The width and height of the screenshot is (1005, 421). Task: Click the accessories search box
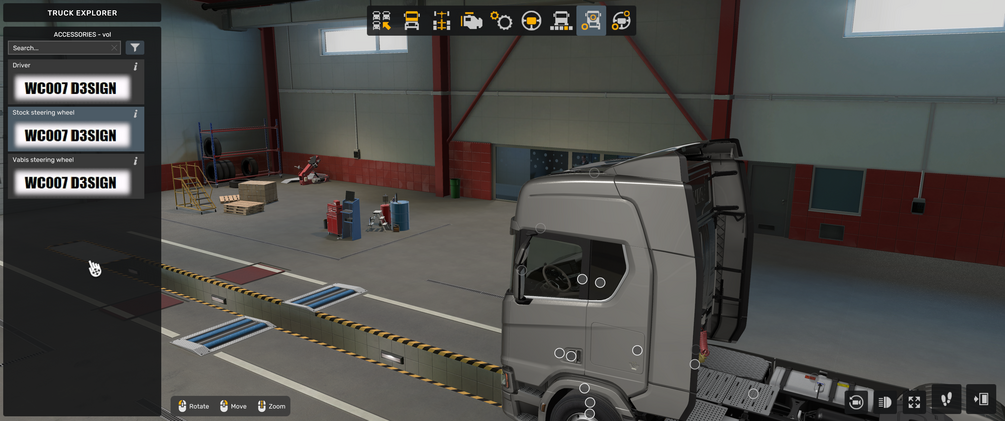pyautogui.click(x=62, y=48)
